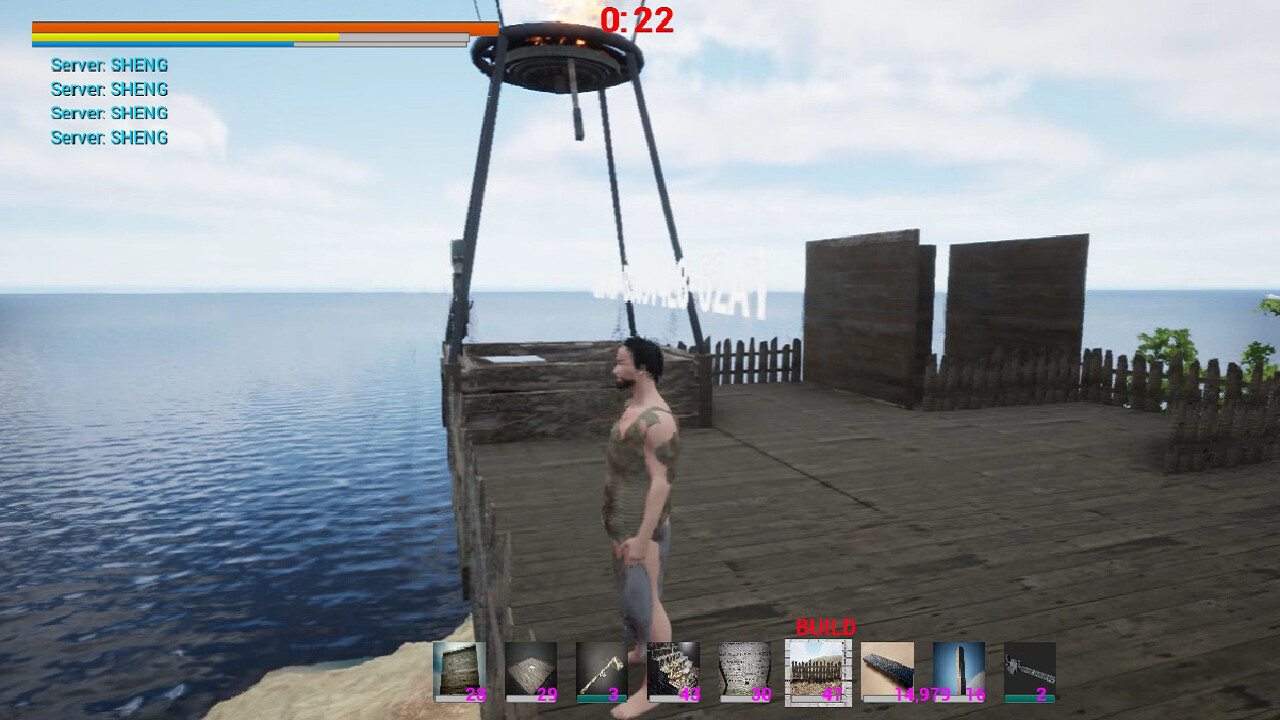Click the last Server: SHENG chat line
The image size is (1280, 720).
tap(108, 137)
